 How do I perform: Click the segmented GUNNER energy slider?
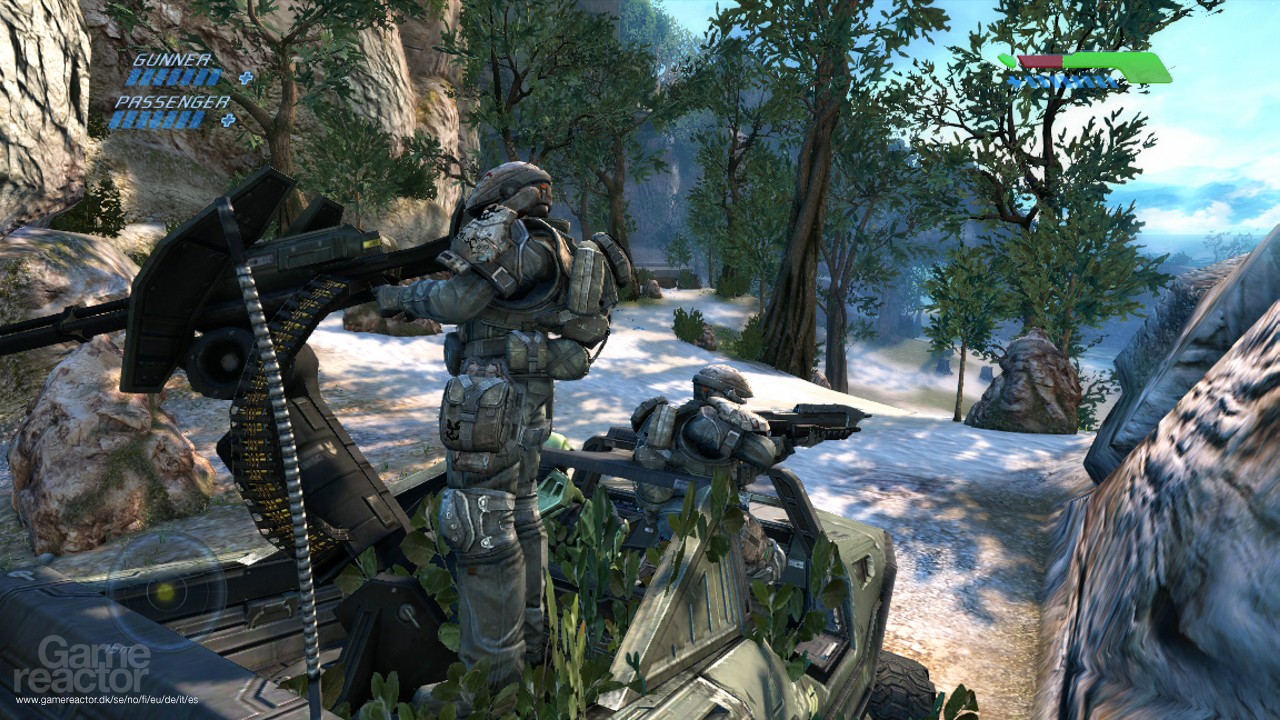(175, 77)
